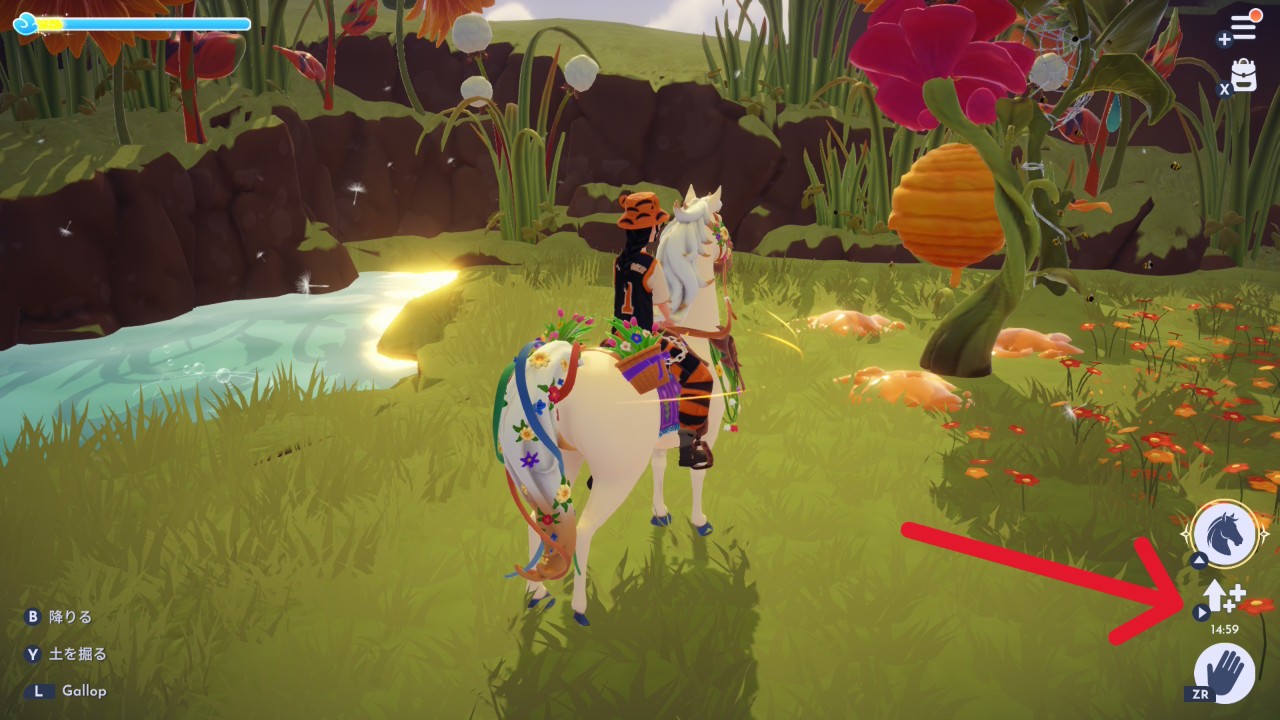Activate the arrow-up boost buff icon

tap(1221, 598)
